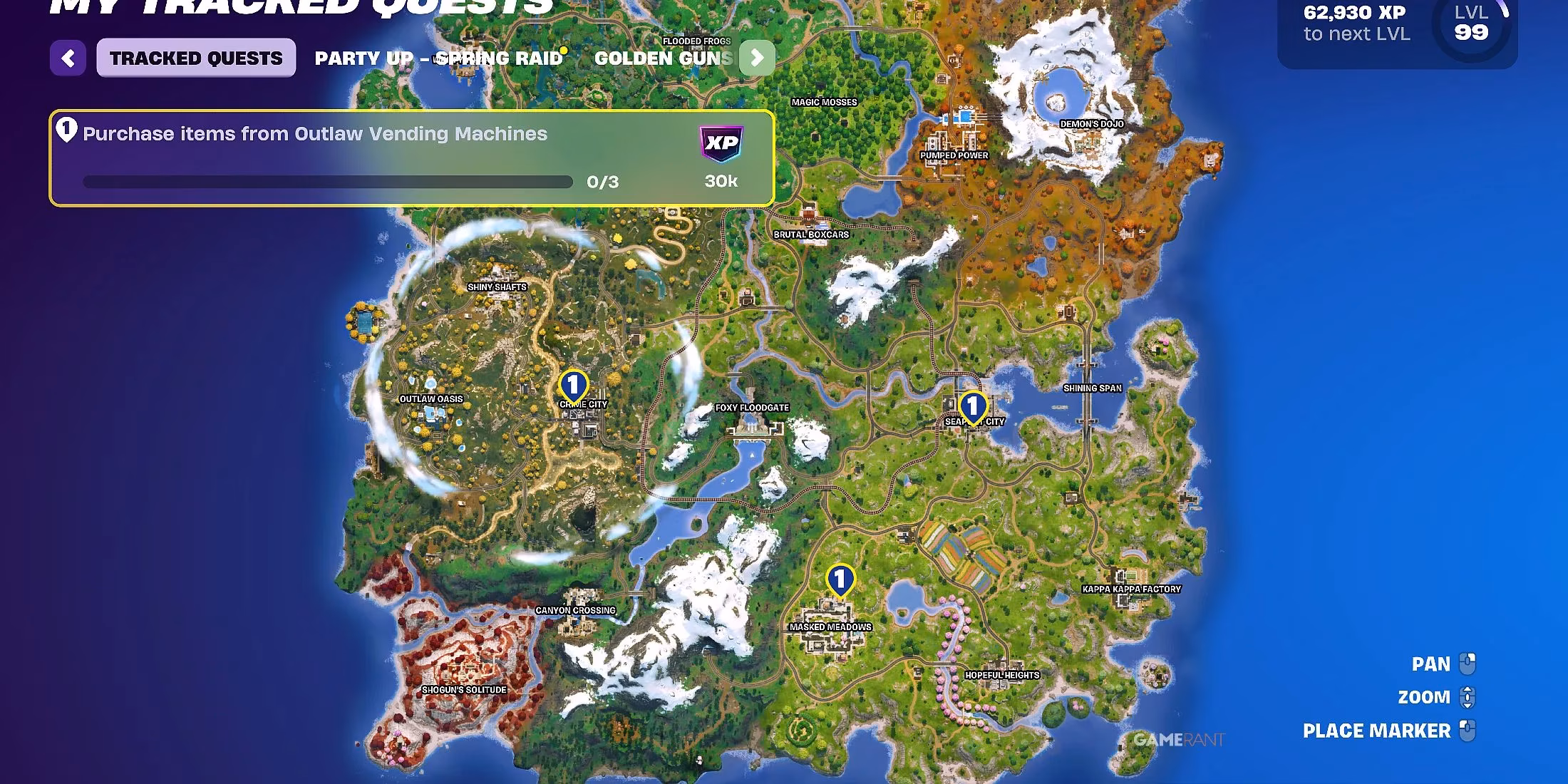
Task: Click the quest marker above Crime City
Action: point(572,385)
